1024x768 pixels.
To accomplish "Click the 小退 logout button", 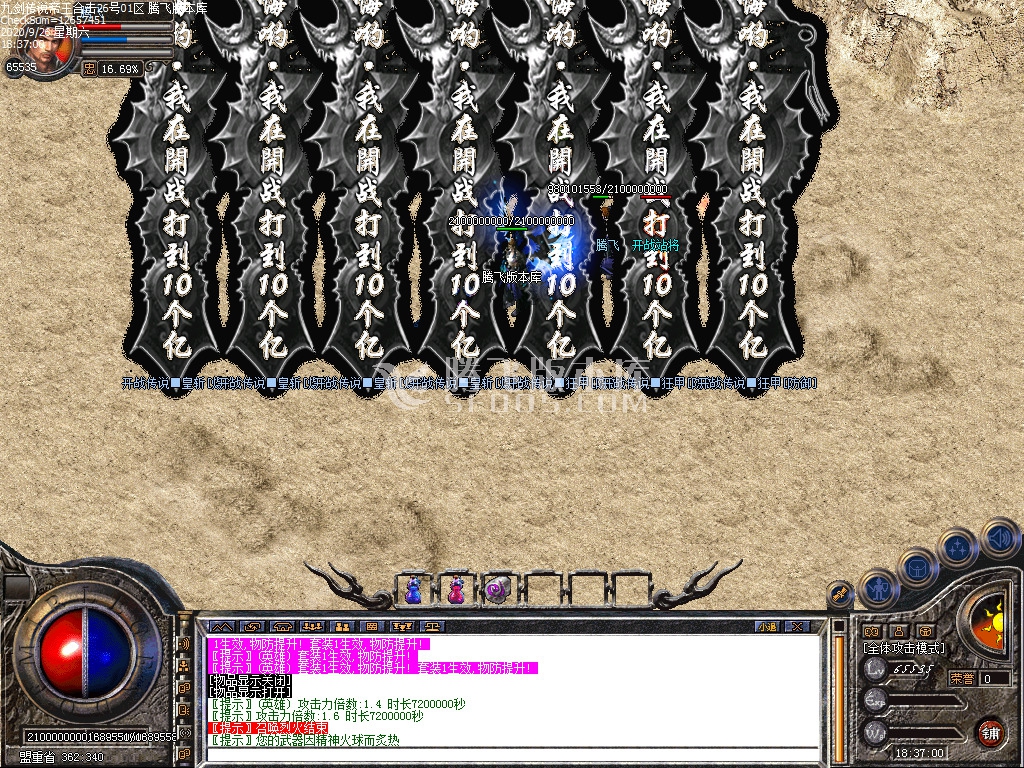I will pyautogui.click(x=767, y=627).
